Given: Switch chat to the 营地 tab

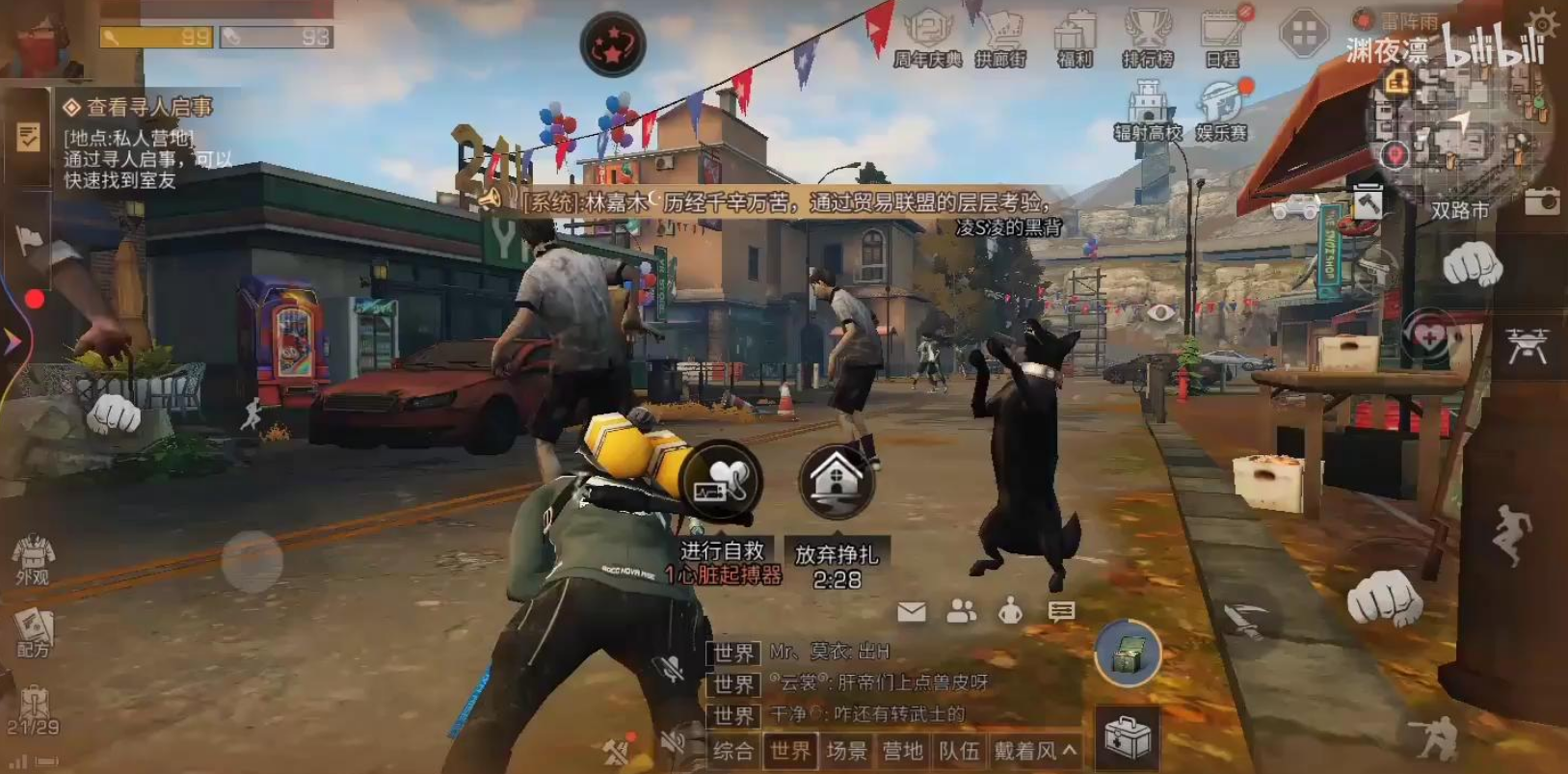Looking at the screenshot, I should tap(903, 751).
